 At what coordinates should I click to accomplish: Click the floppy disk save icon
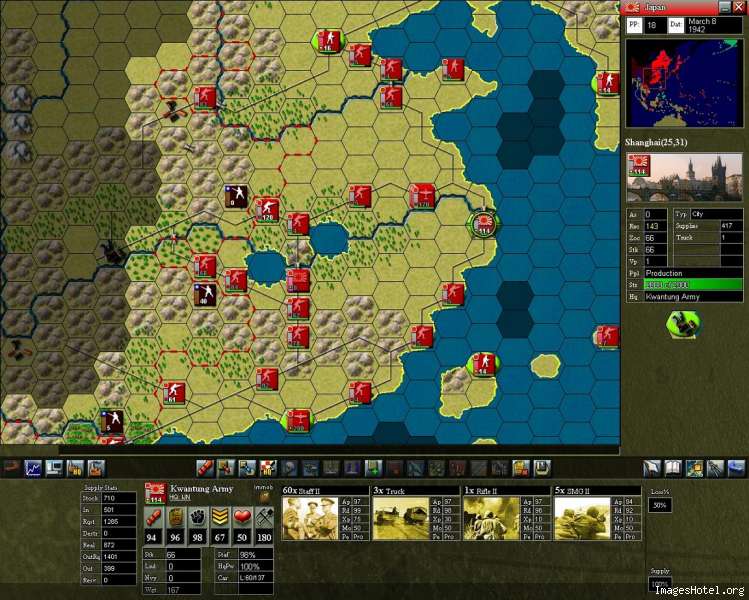[543, 467]
